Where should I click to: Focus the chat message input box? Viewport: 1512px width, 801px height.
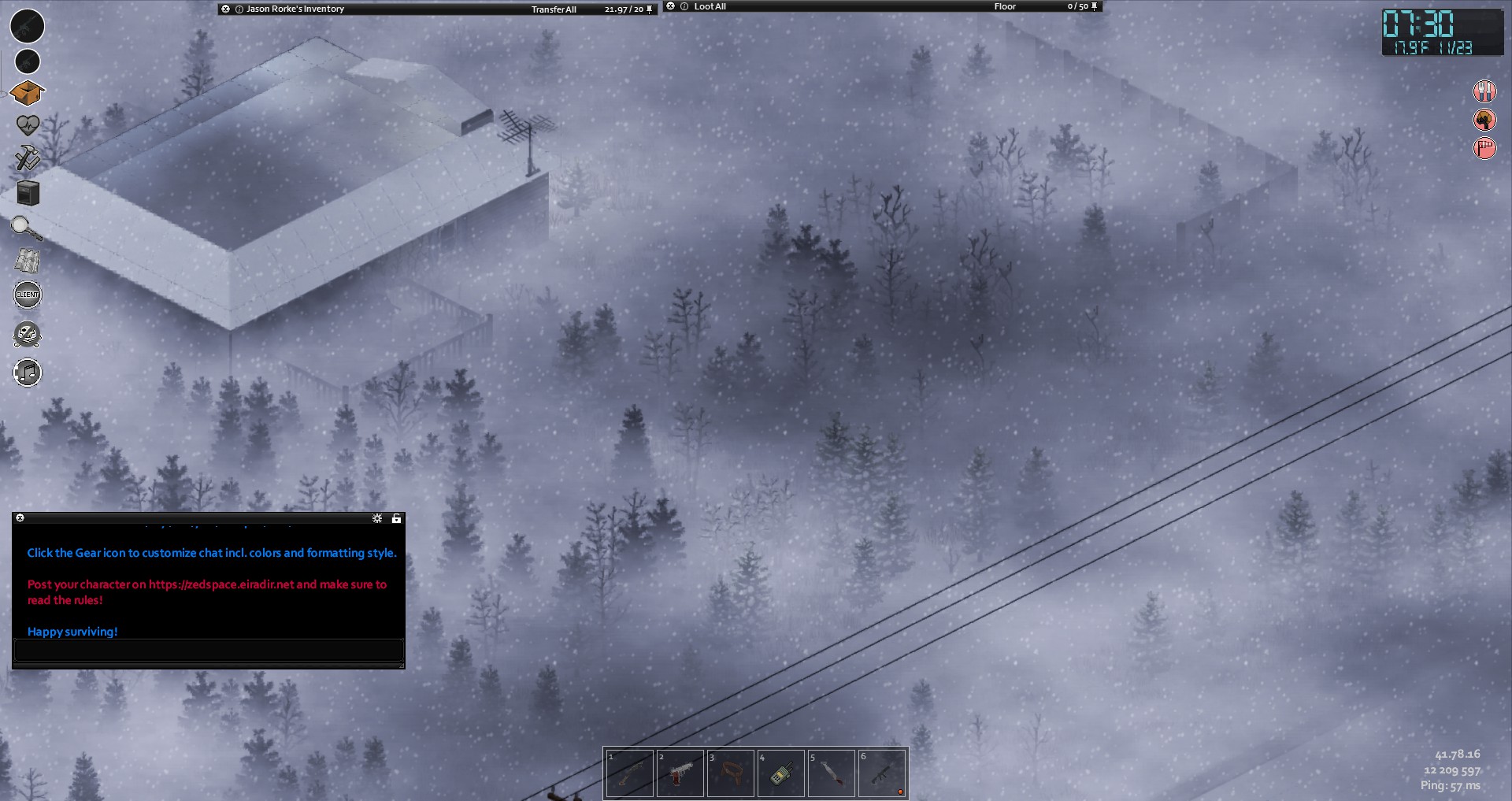click(209, 650)
